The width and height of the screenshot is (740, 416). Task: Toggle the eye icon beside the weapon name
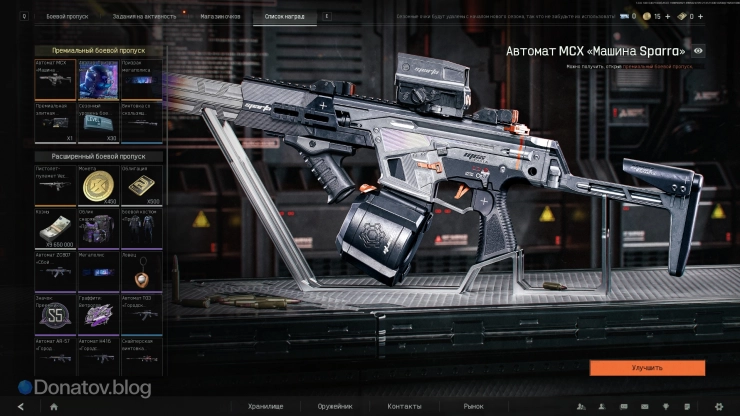698,50
